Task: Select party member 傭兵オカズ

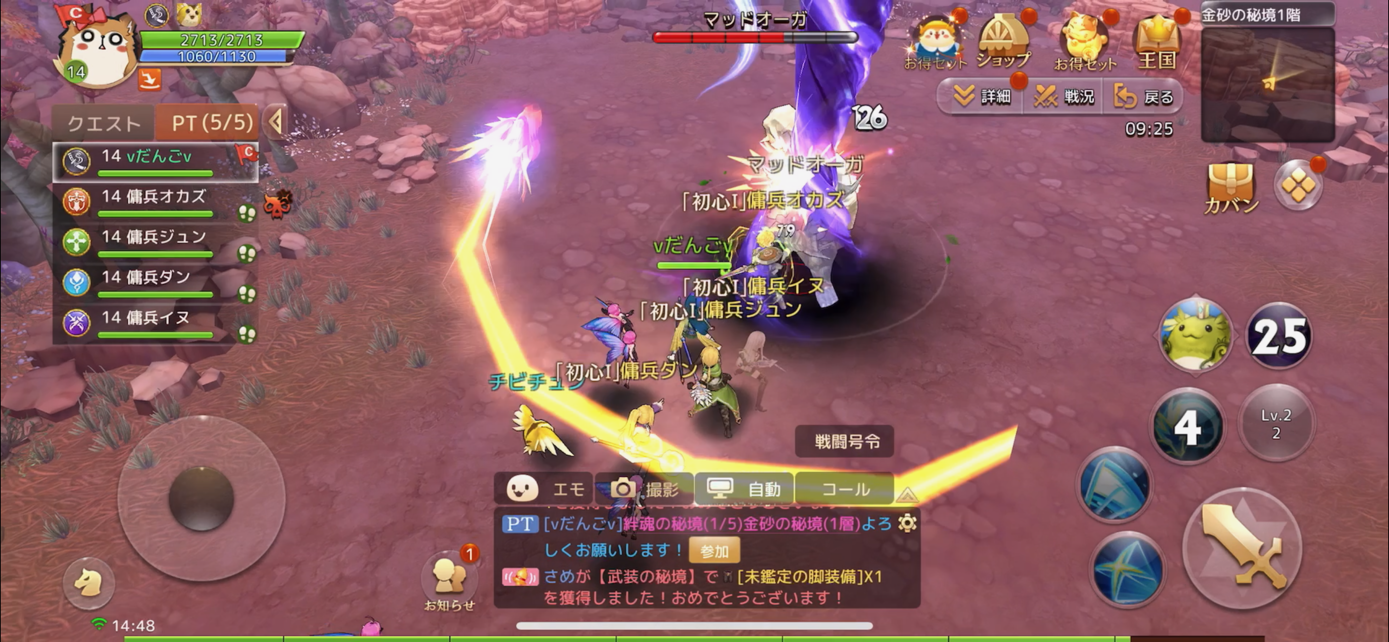Action: (x=155, y=200)
